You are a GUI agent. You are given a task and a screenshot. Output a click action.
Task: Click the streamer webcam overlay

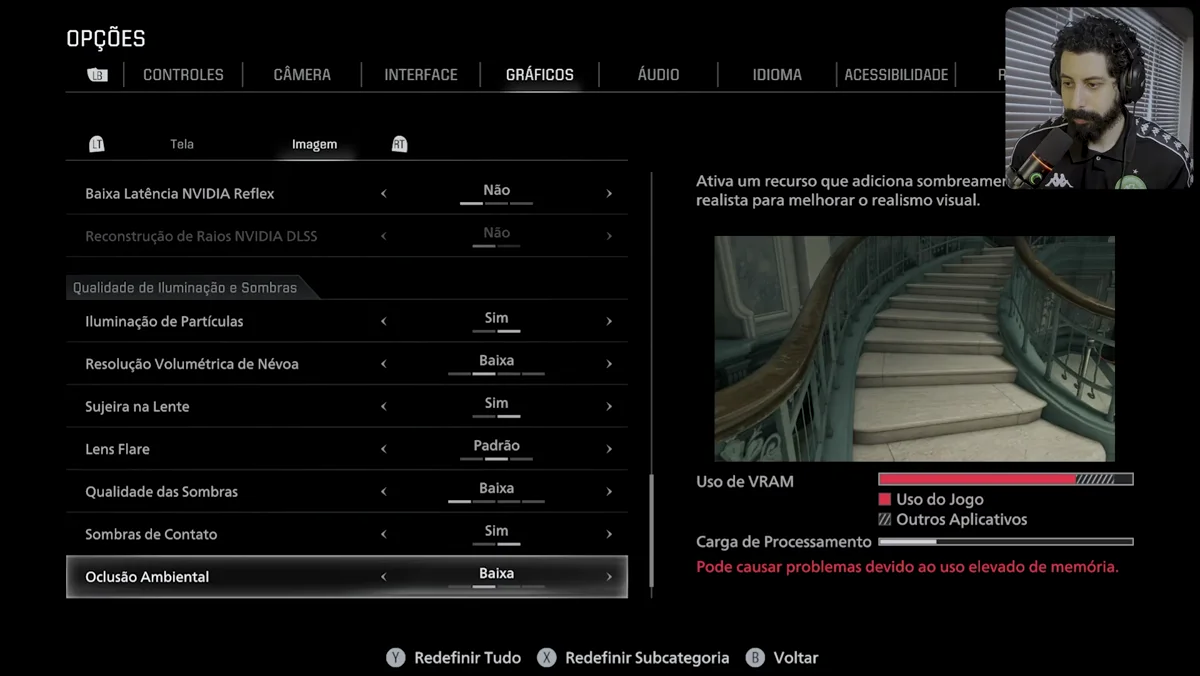tap(1098, 98)
